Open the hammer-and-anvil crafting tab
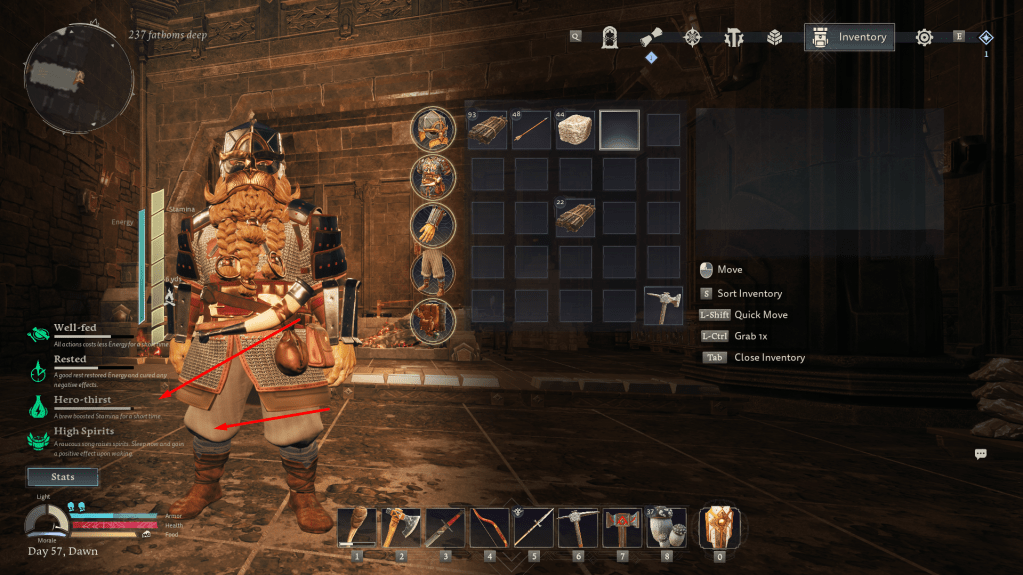Image resolution: width=1023 pixels, height=575 pixels. click(x=734, y=38)
